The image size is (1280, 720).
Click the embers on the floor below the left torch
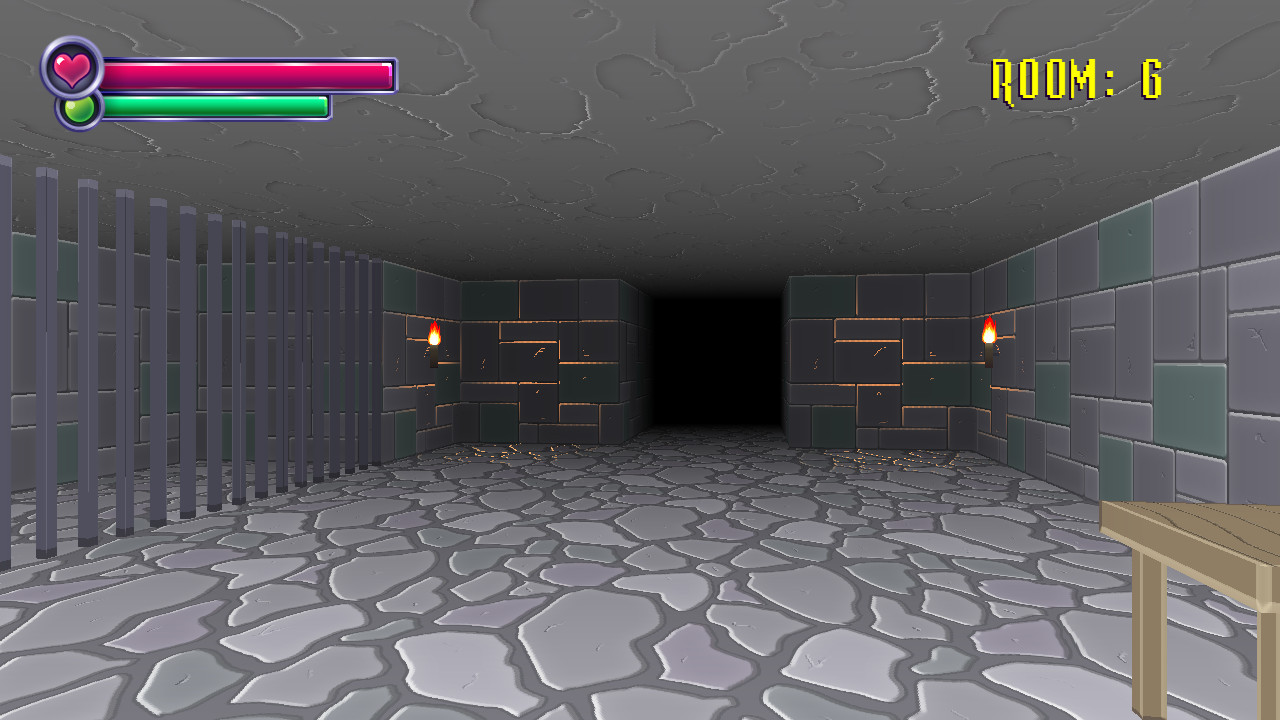510,450
